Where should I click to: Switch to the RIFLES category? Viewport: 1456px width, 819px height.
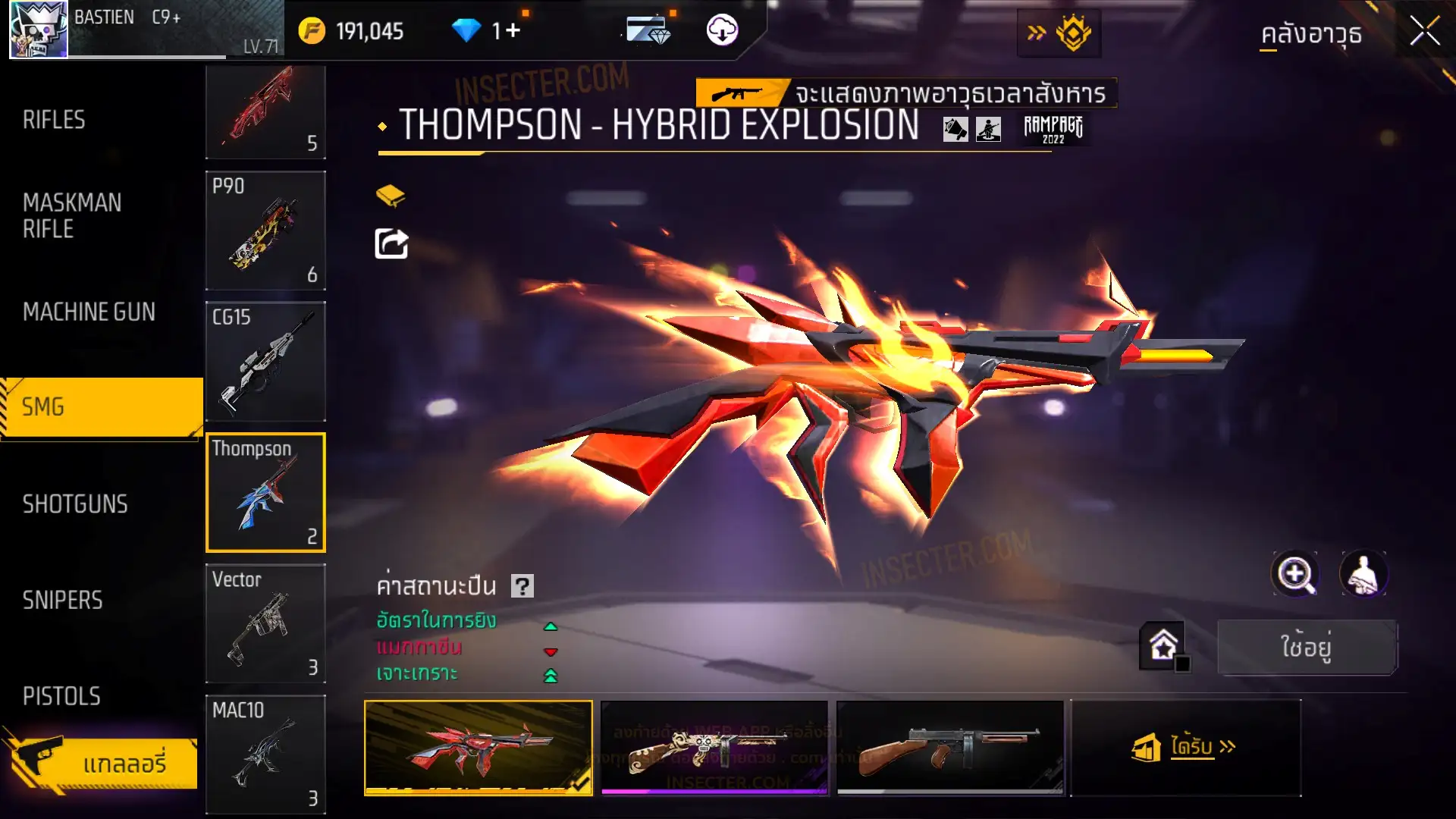[54, 120]
